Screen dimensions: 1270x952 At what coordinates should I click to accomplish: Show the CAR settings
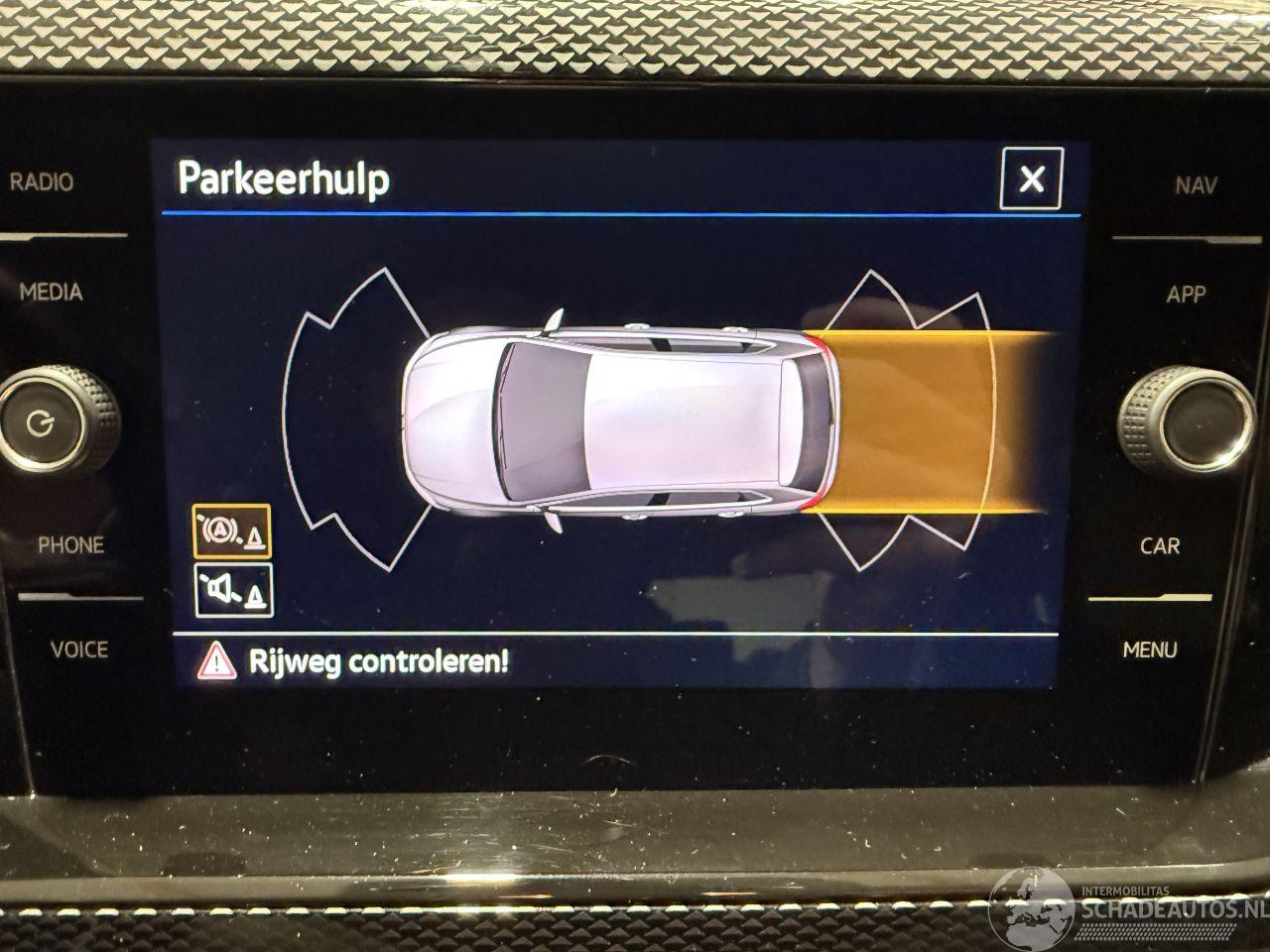[1159, 545]
